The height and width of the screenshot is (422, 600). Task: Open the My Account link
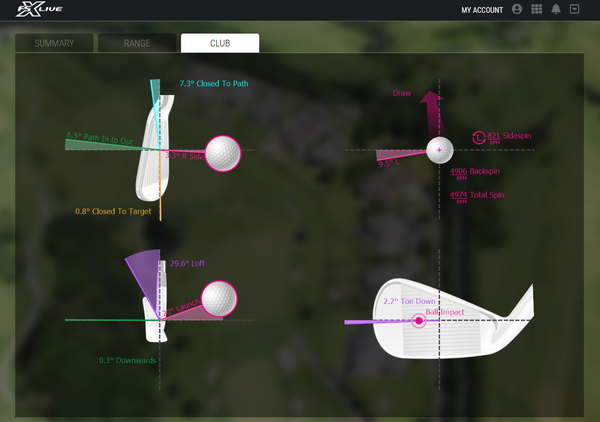(481, 10)
